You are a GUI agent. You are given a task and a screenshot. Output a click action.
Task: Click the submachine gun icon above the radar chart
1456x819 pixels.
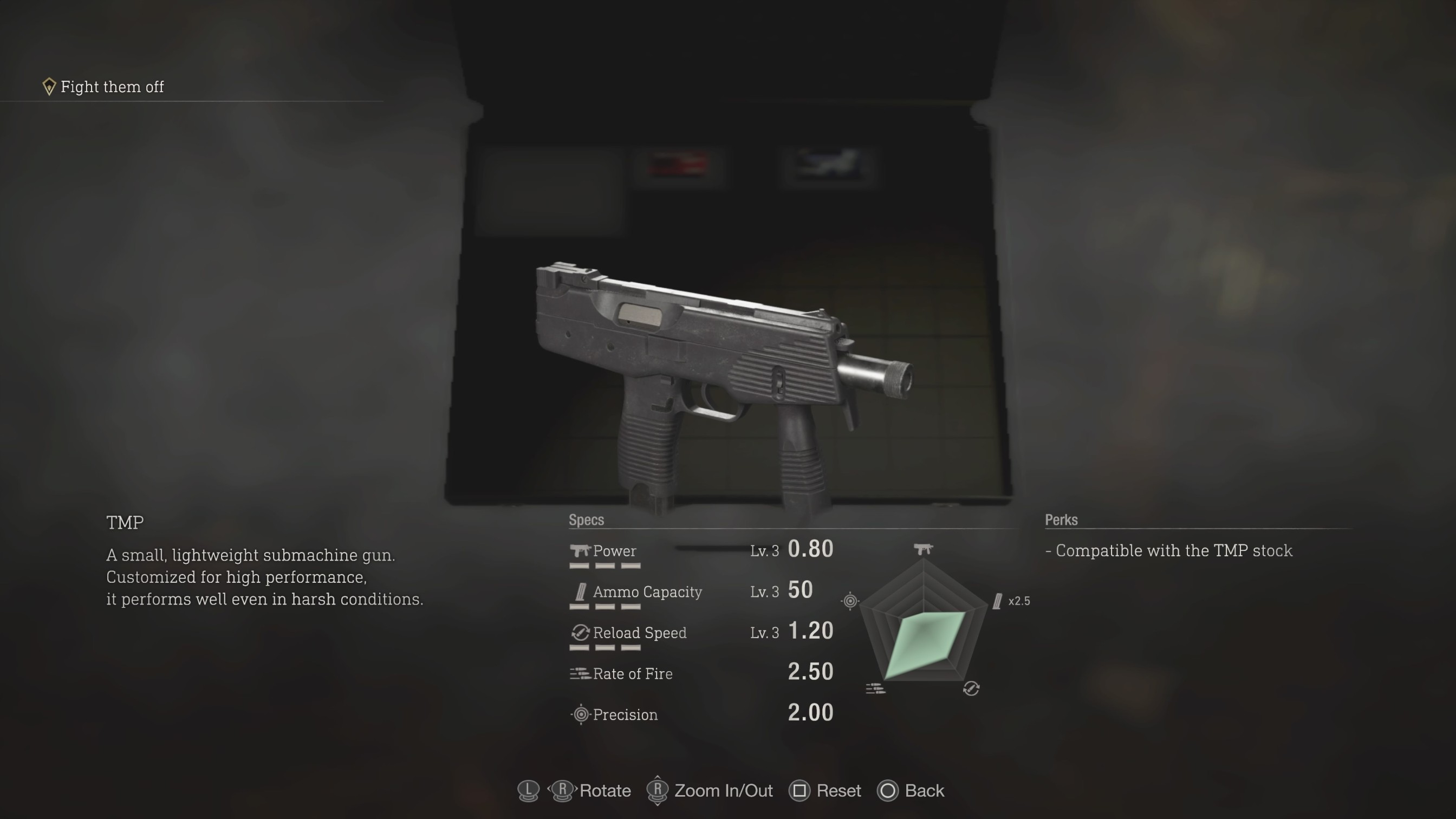(924, 548)
